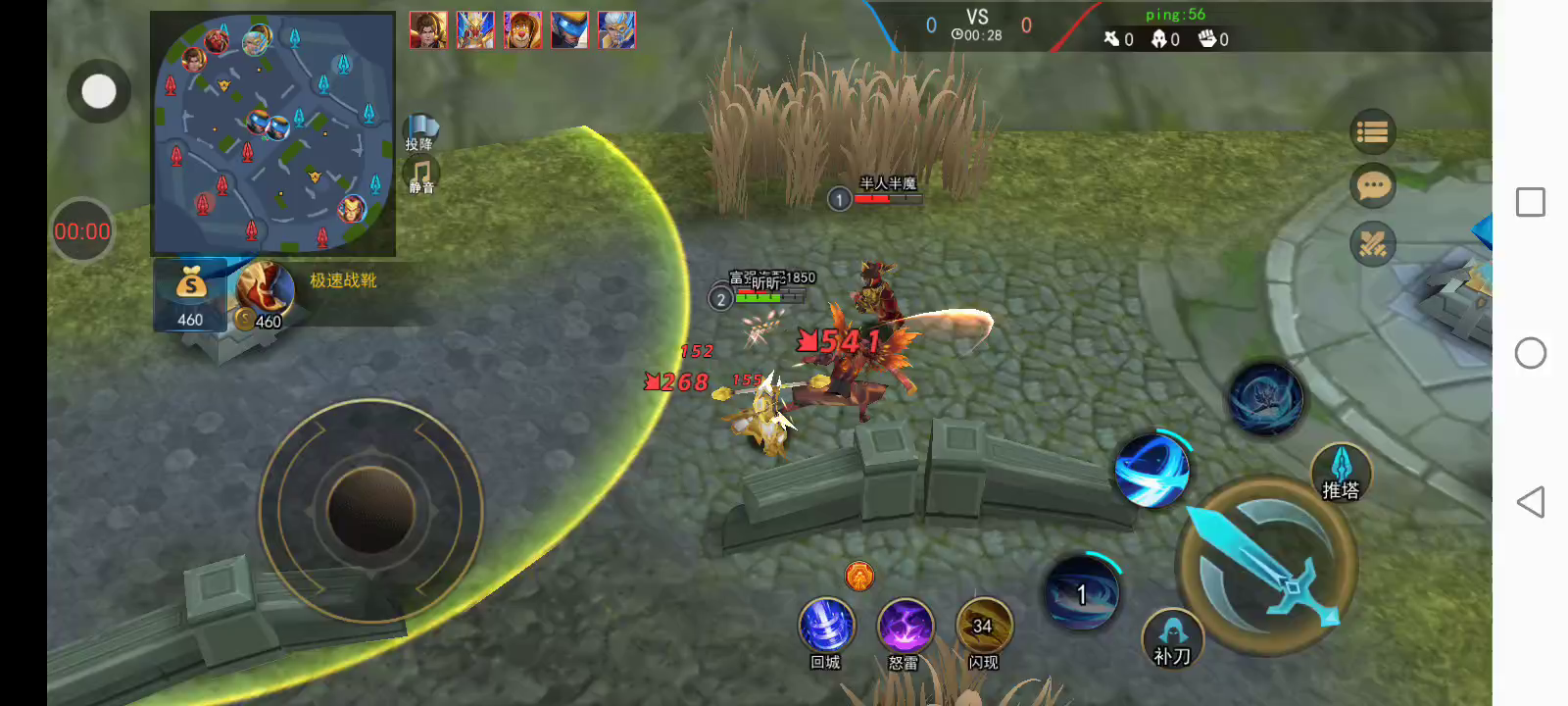Activate the 推塔 tower attack button
This screenshot has width=1568, height=706.
(x=1341, y=473)
